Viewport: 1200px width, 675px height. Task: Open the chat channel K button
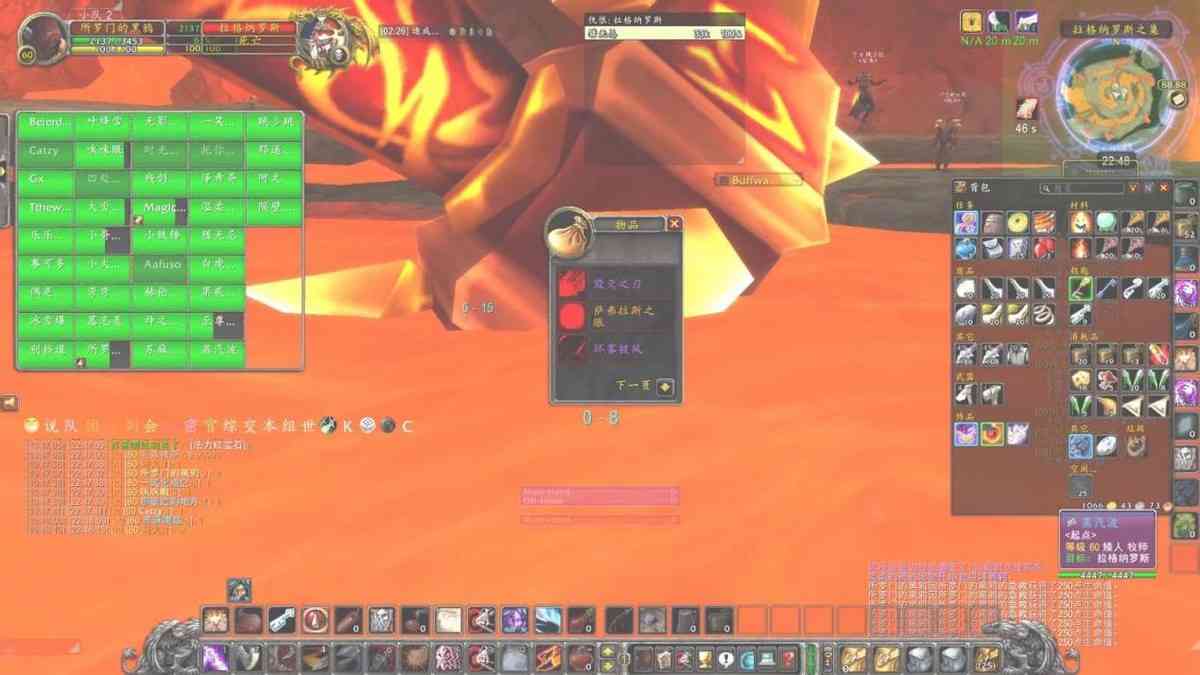[x=348, y=426]
